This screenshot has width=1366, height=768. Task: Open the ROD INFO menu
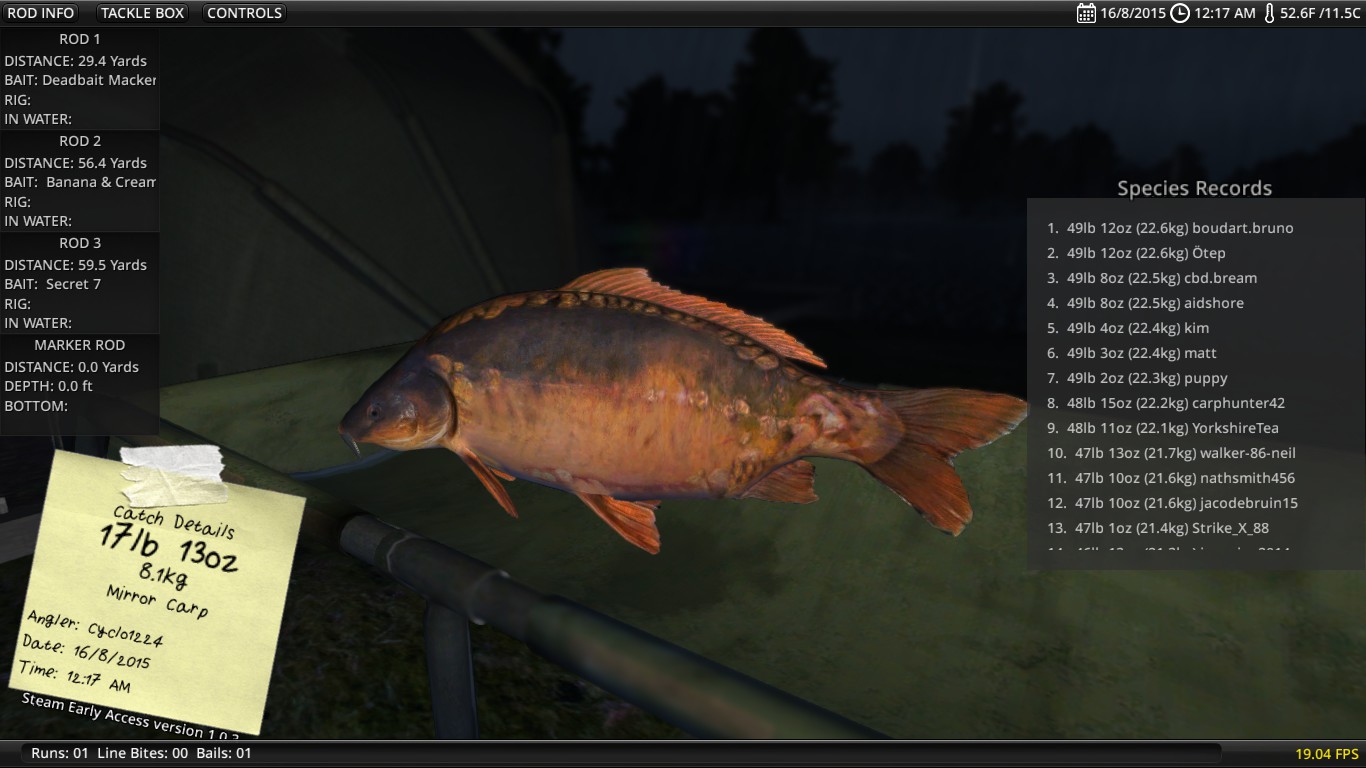41,13
